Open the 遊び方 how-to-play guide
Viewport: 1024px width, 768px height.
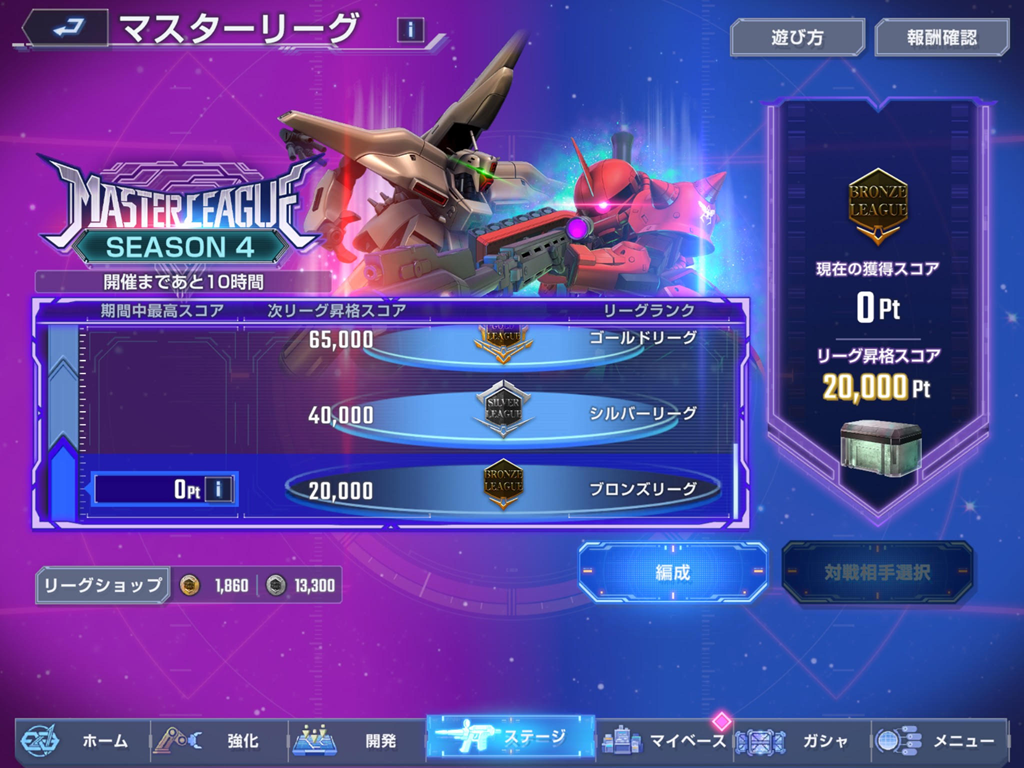797,38
